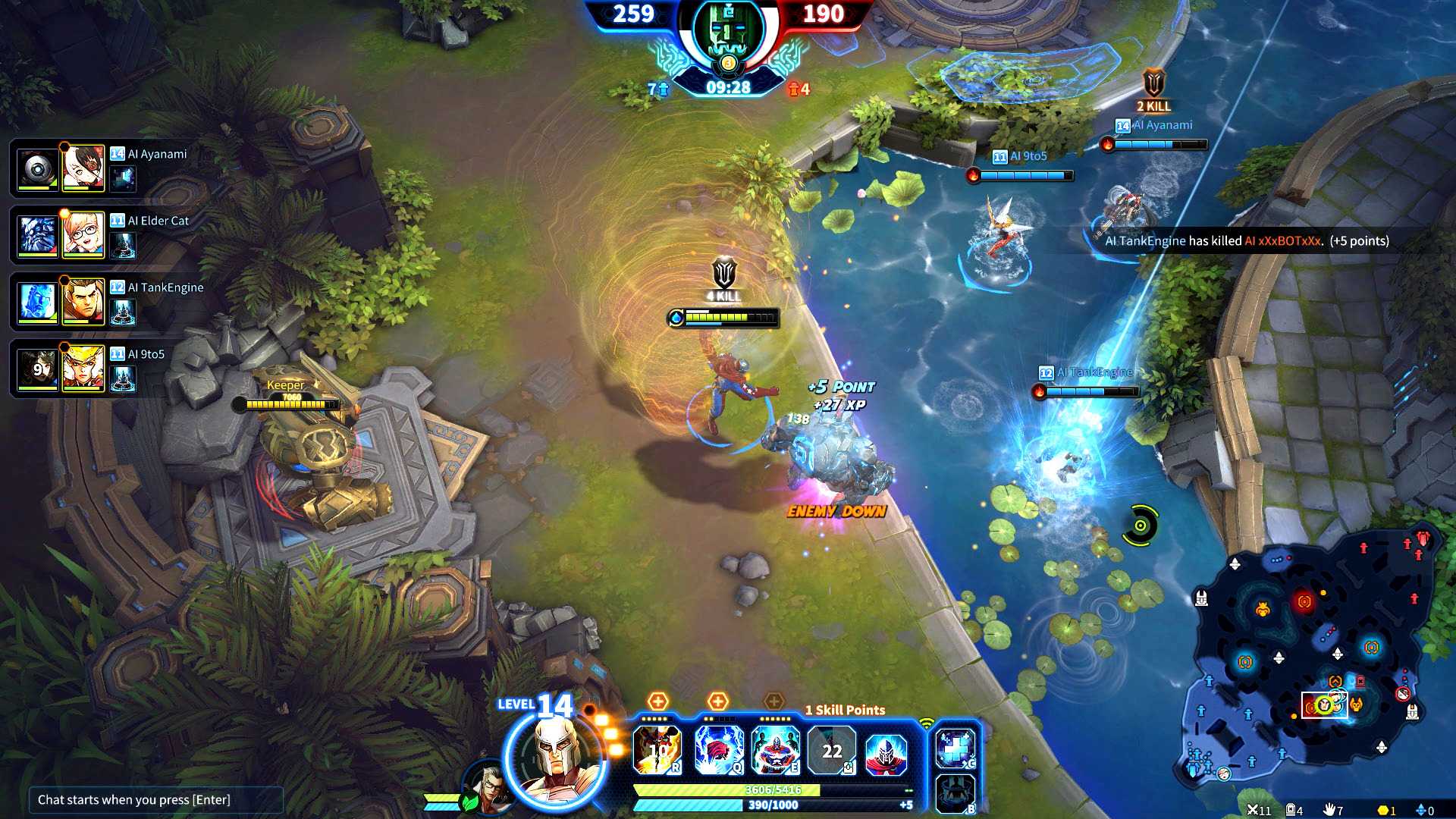Upgrade the Q skill with plus button

717,701
